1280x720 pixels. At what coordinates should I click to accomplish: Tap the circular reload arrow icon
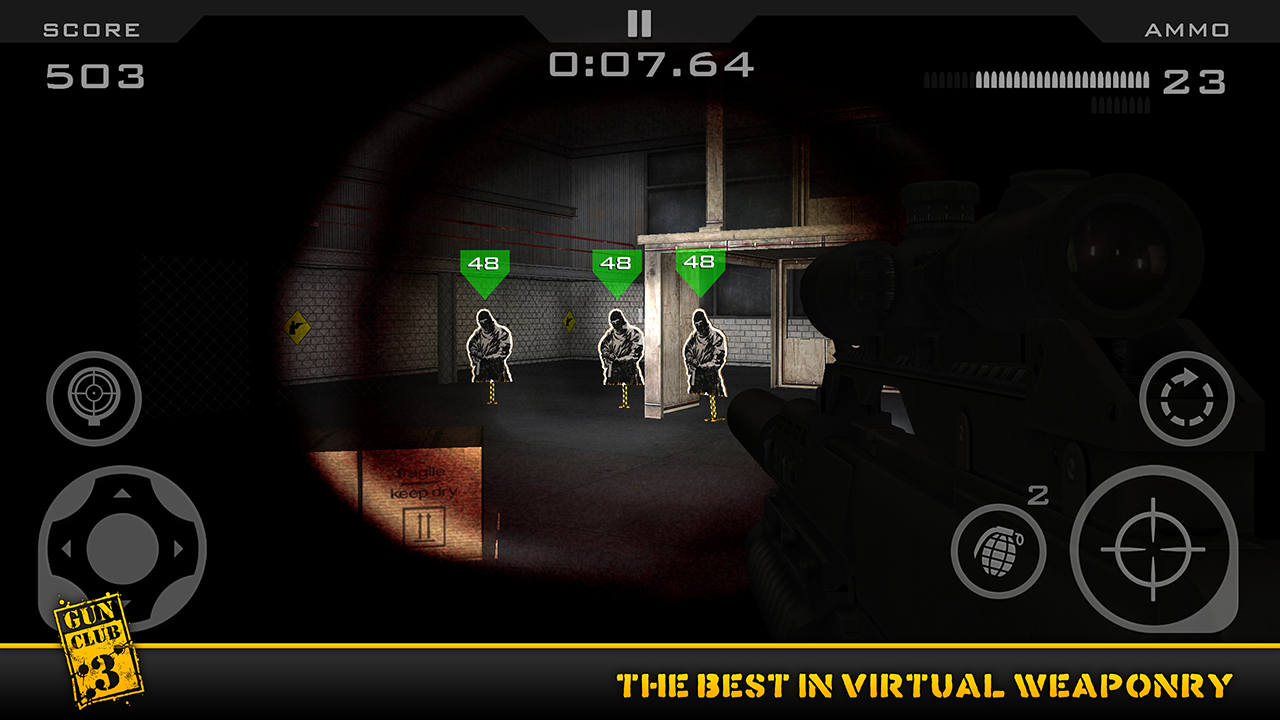coord(1186,397)
